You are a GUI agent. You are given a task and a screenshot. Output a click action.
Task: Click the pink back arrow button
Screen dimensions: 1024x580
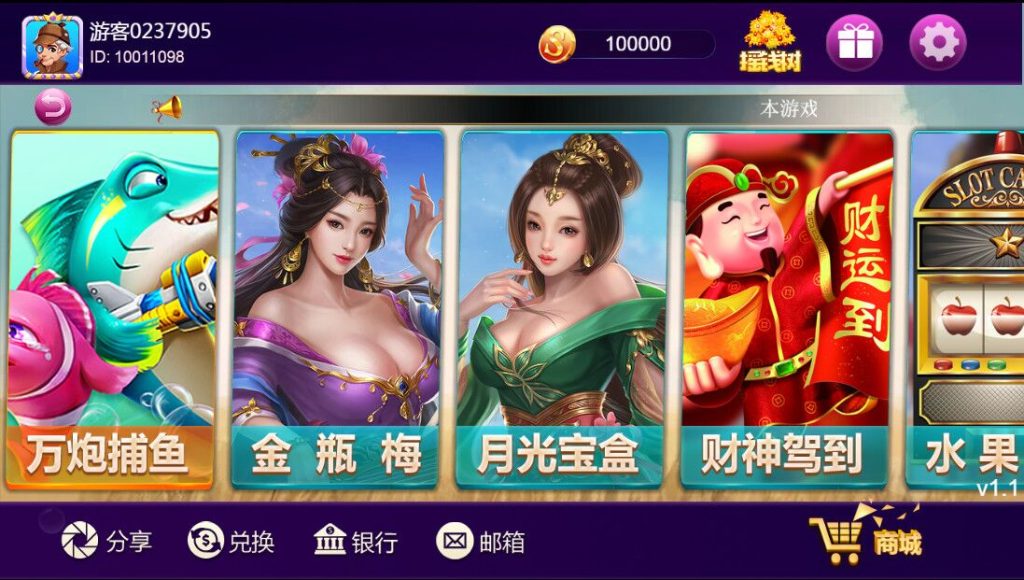(x=53, y=106)
